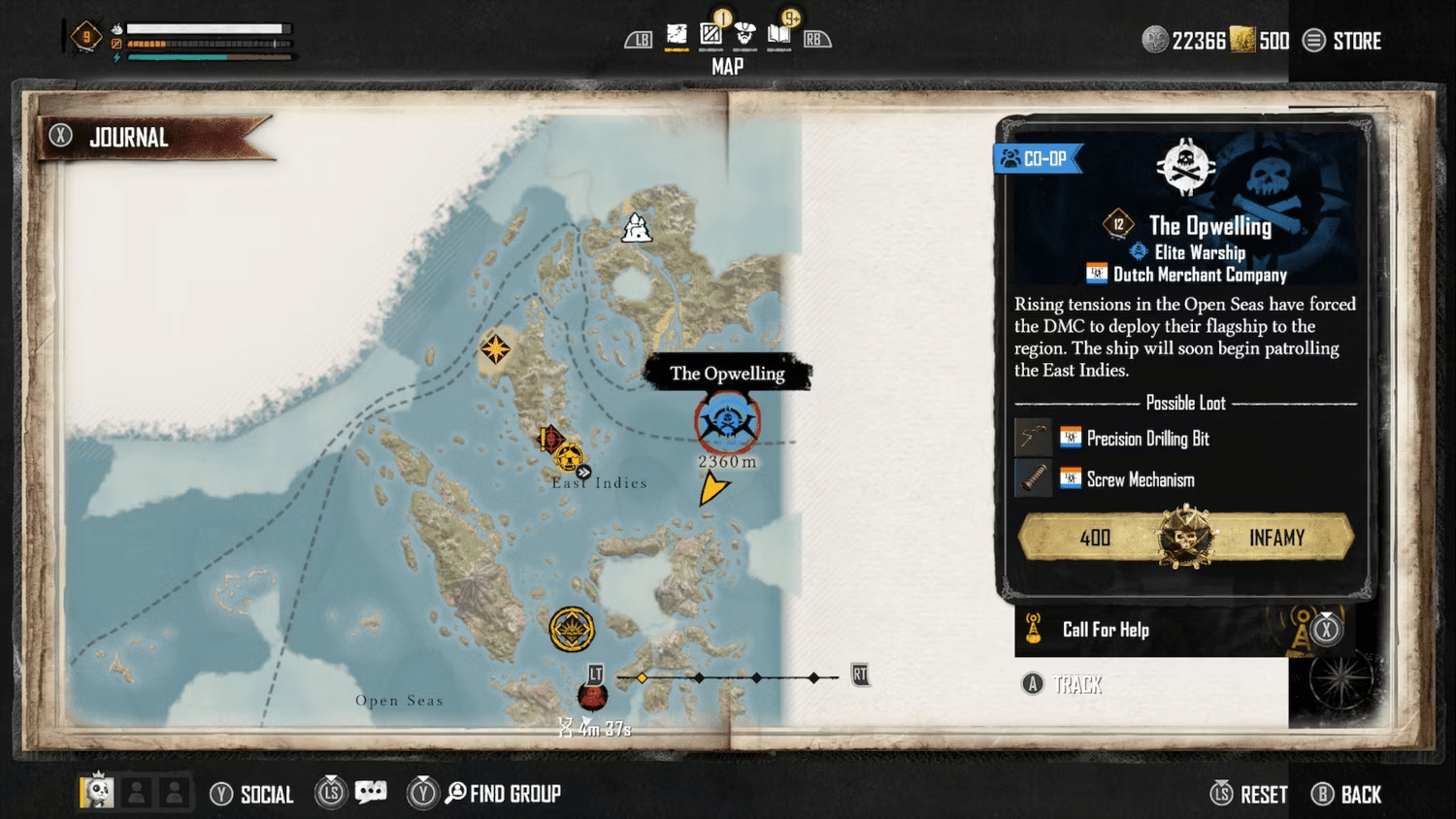Select The Opwelling warship marker on the map

tap(727, 421)
